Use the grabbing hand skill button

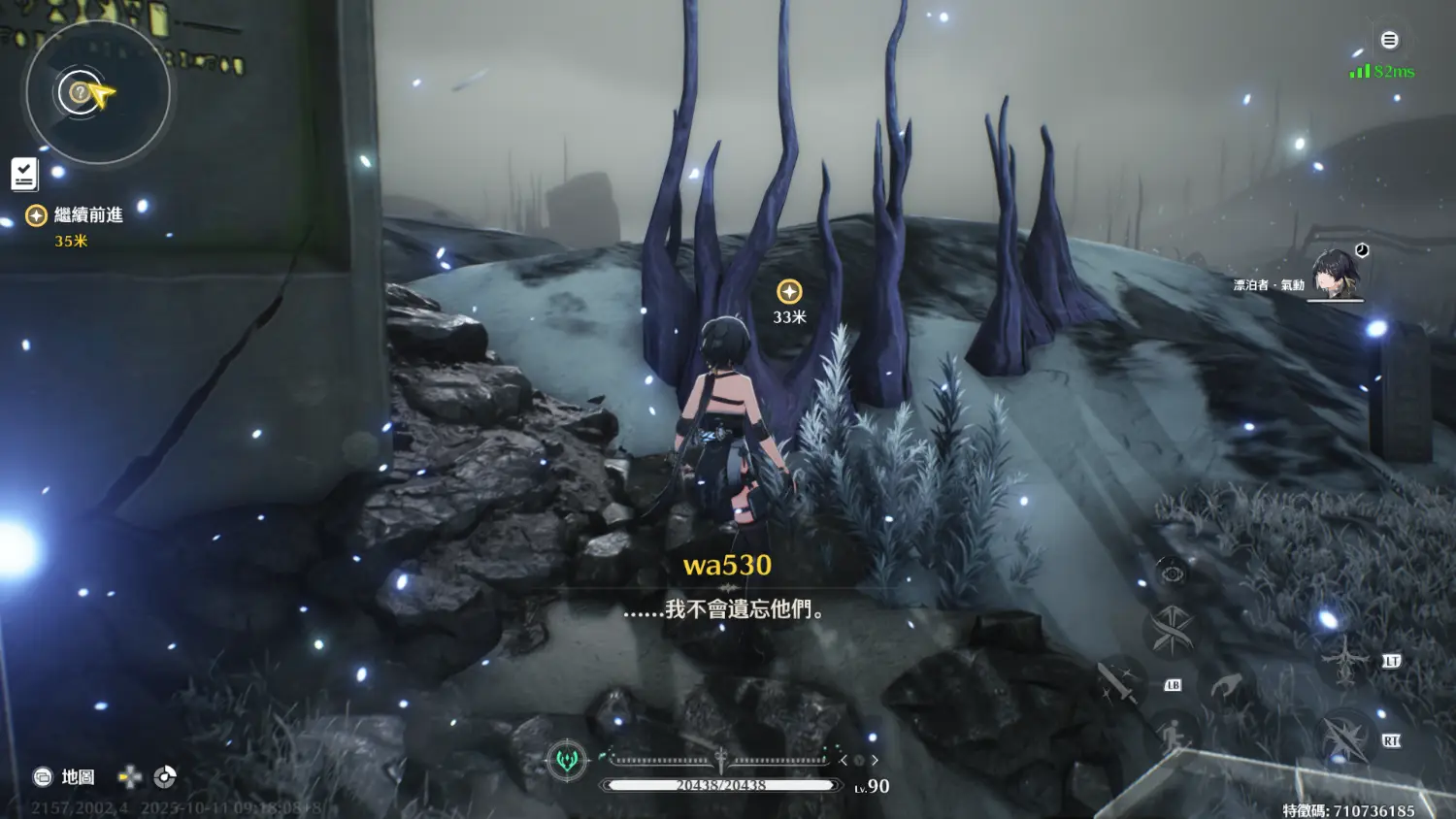[x=1225, y=686]
